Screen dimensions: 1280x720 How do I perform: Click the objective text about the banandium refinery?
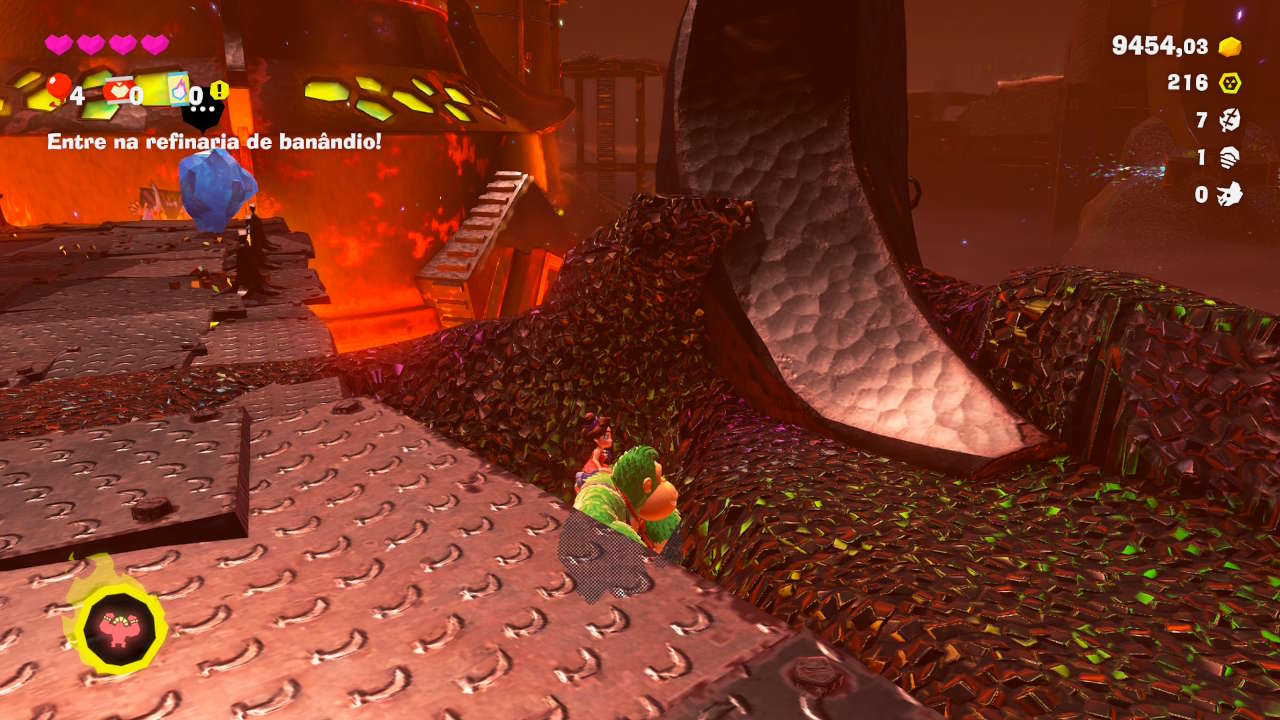tap(214, 142)
